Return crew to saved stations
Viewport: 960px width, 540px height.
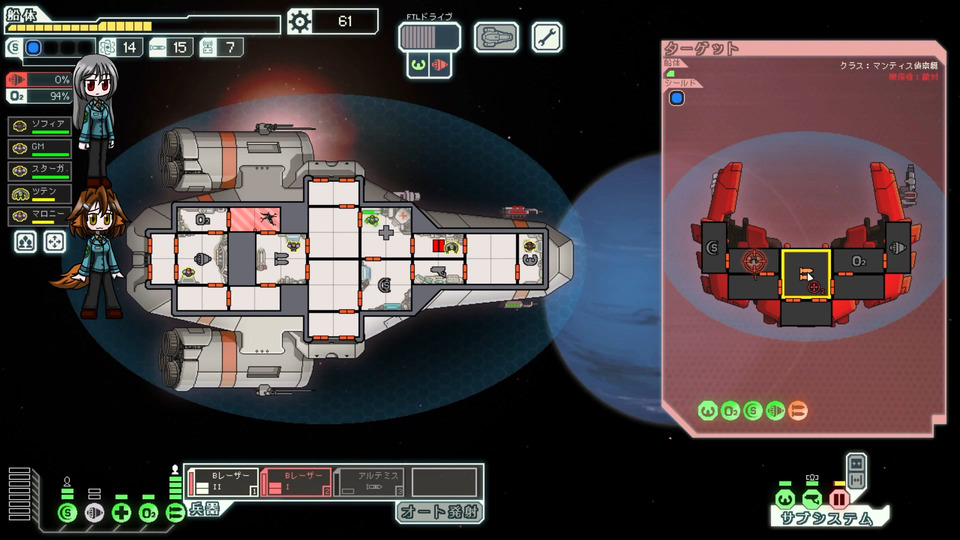point(54,241)
